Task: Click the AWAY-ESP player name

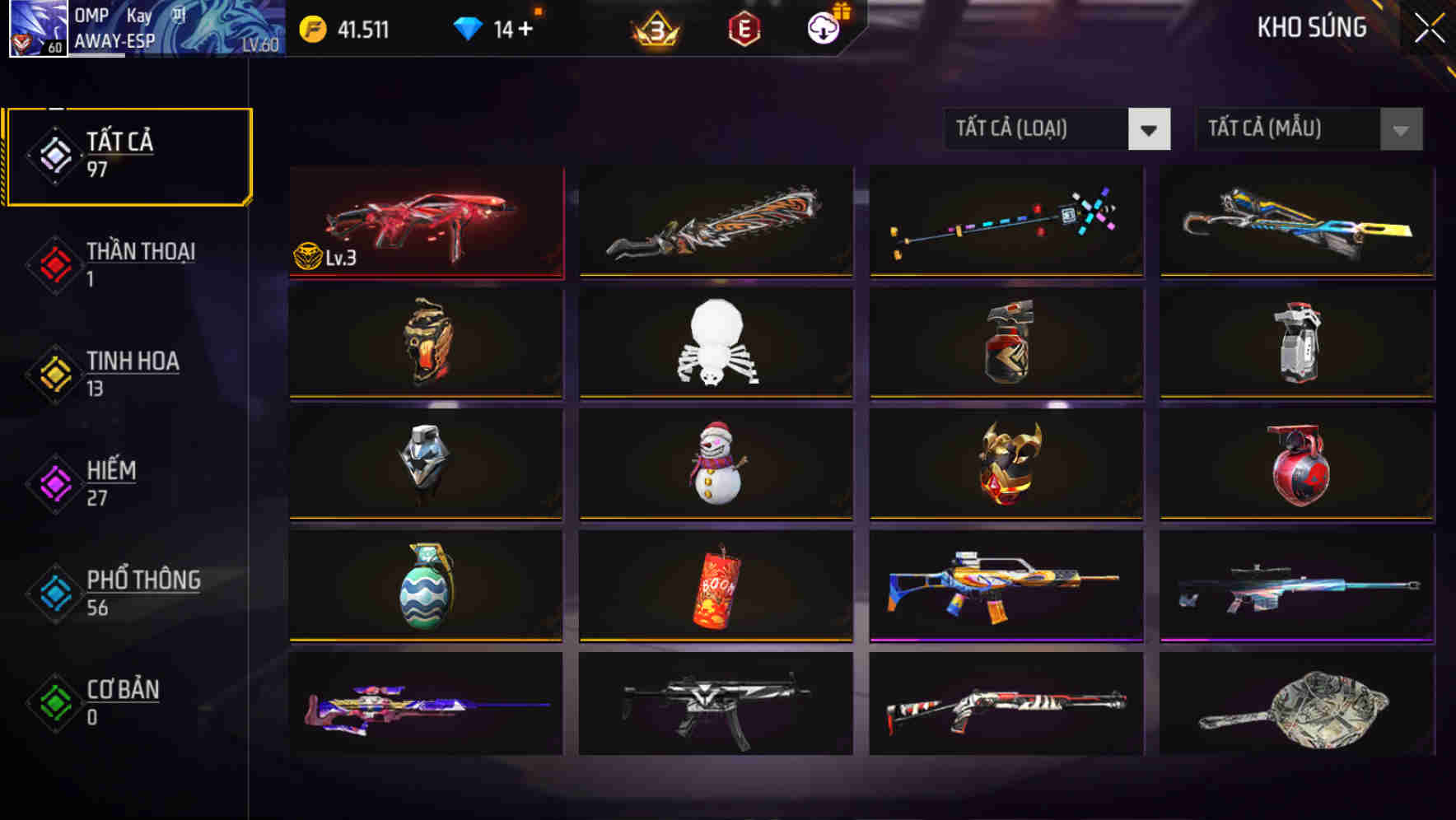Action: click(115, 40)
